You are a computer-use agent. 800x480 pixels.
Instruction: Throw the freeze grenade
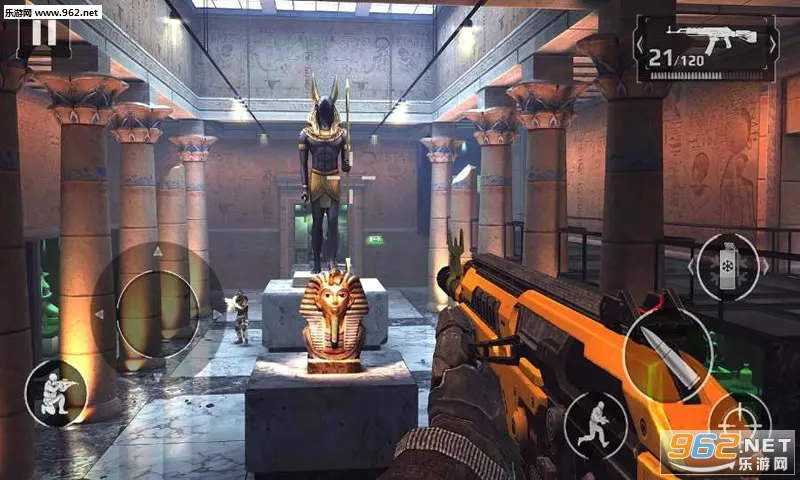(726, 267)
